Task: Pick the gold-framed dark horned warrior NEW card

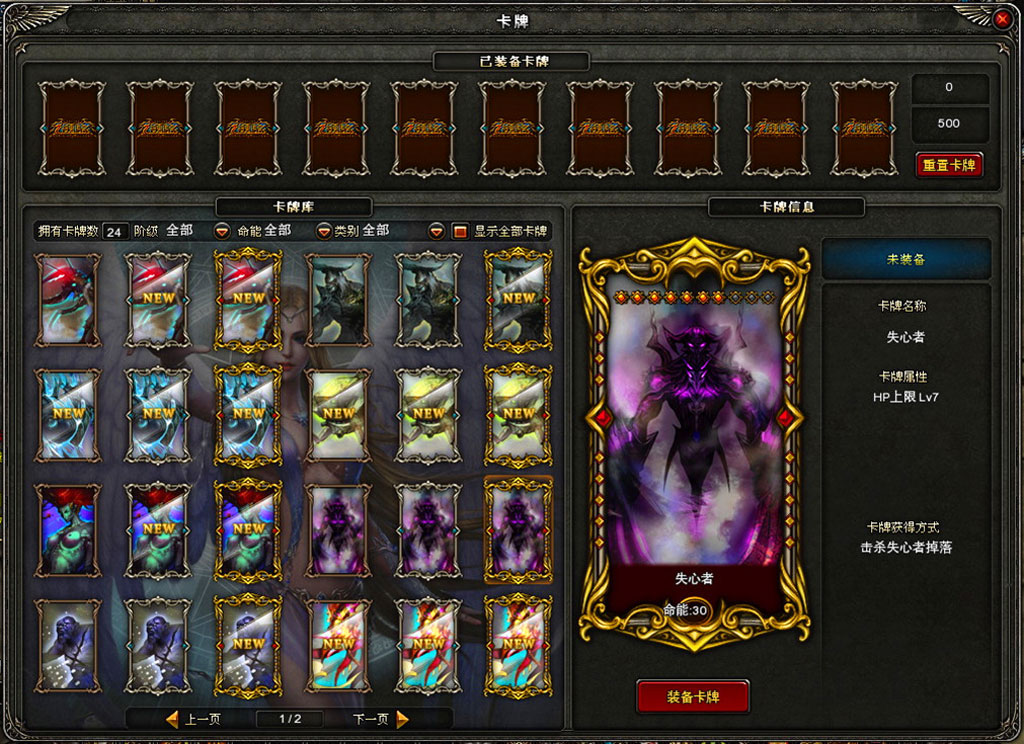Action: point(518,299)
